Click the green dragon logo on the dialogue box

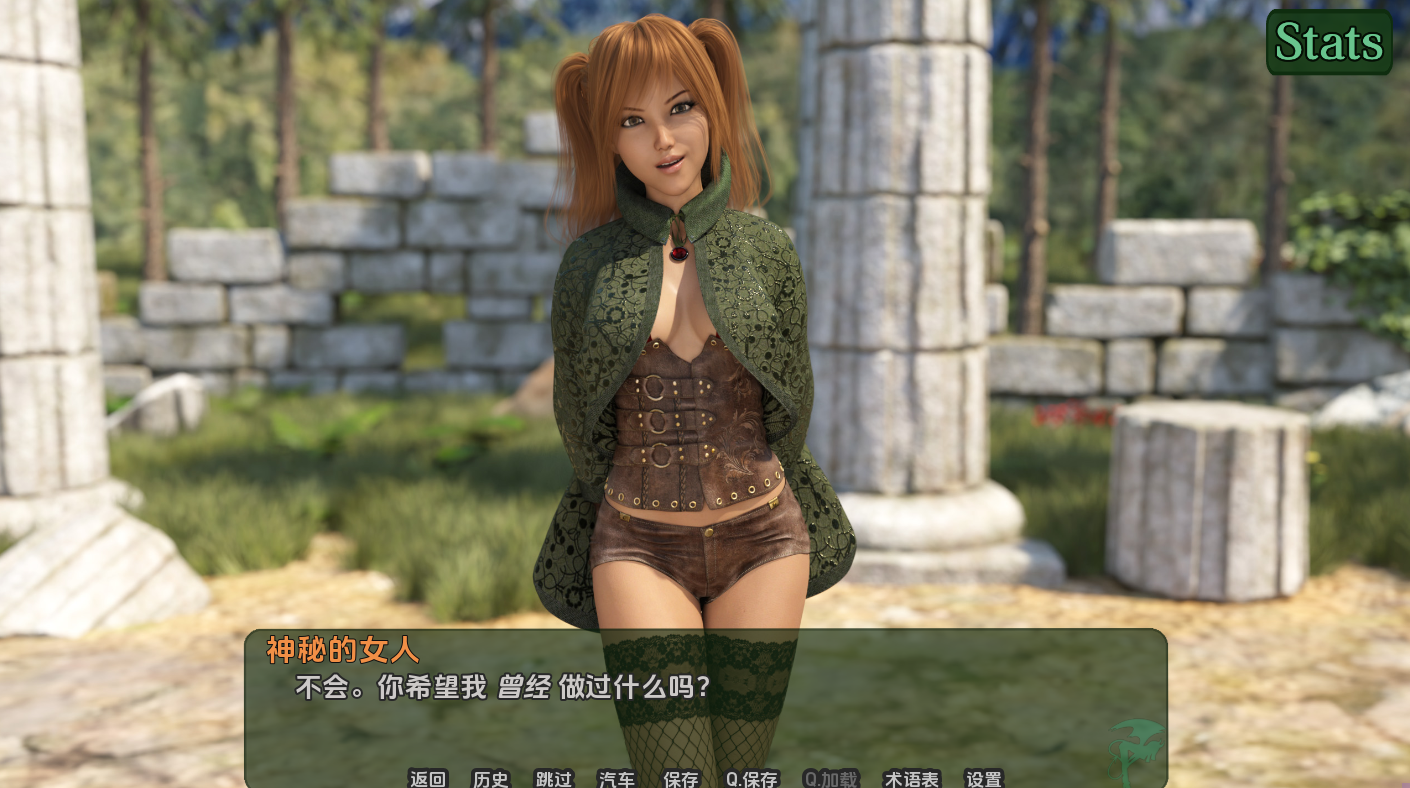(1137, 750)
